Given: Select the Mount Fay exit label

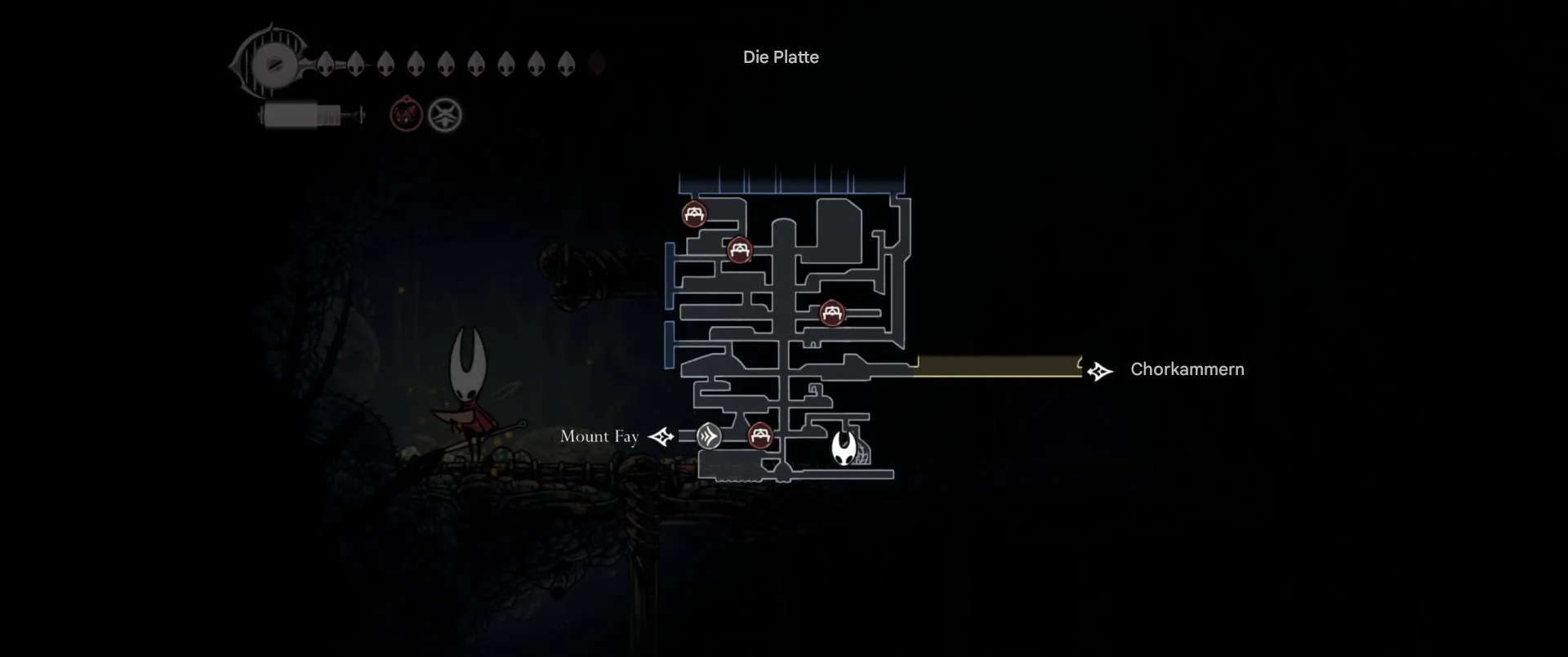Looking at the screenshot, I should pos(599,437).
